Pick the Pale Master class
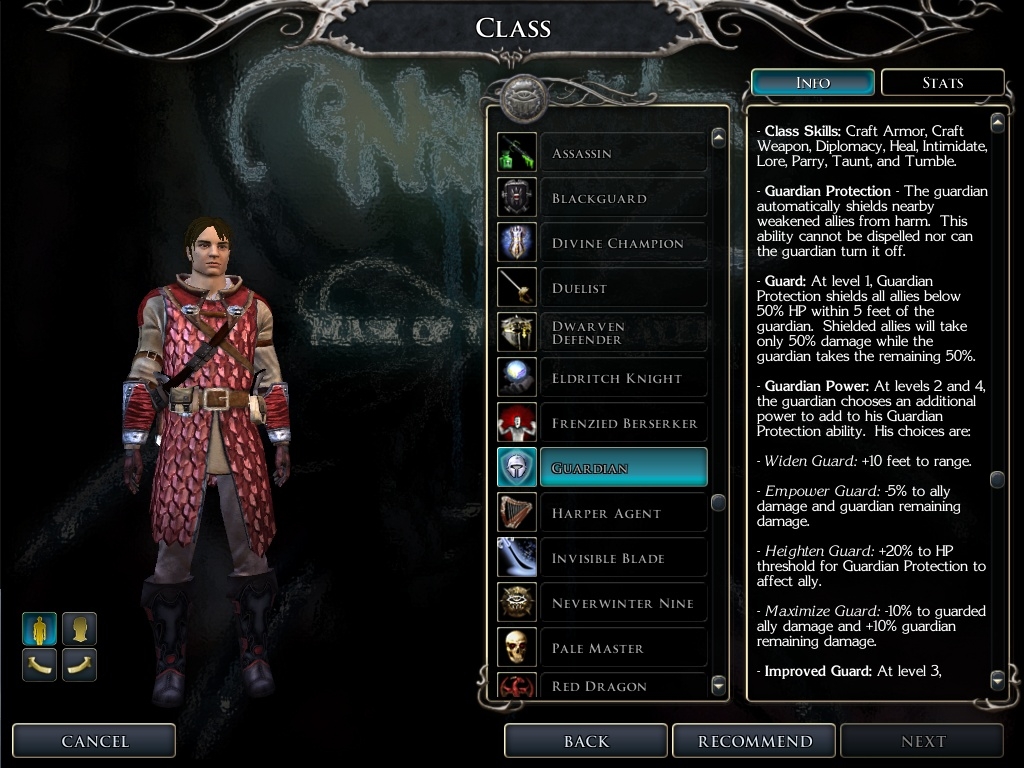The image size is (1024, 768). (x=622, y=648)
